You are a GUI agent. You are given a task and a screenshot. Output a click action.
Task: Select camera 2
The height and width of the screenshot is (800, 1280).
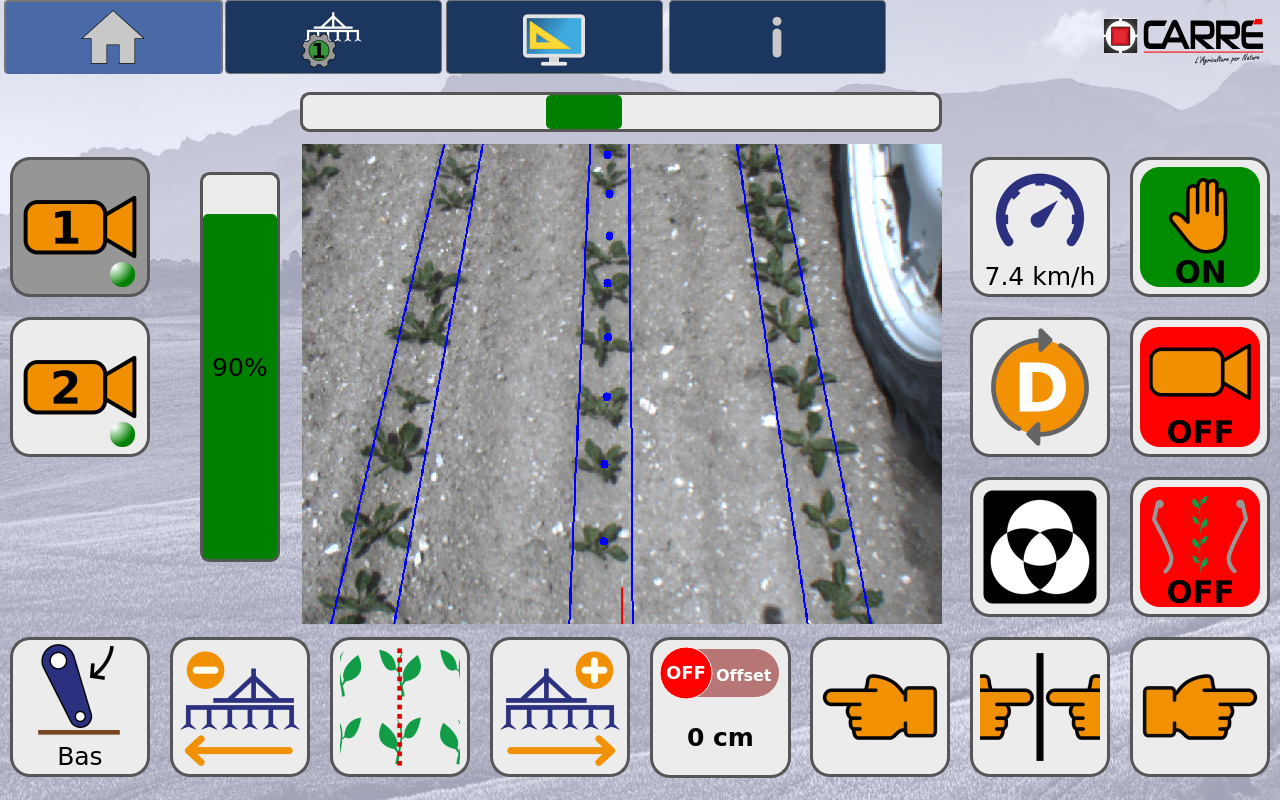pos(80,387)
